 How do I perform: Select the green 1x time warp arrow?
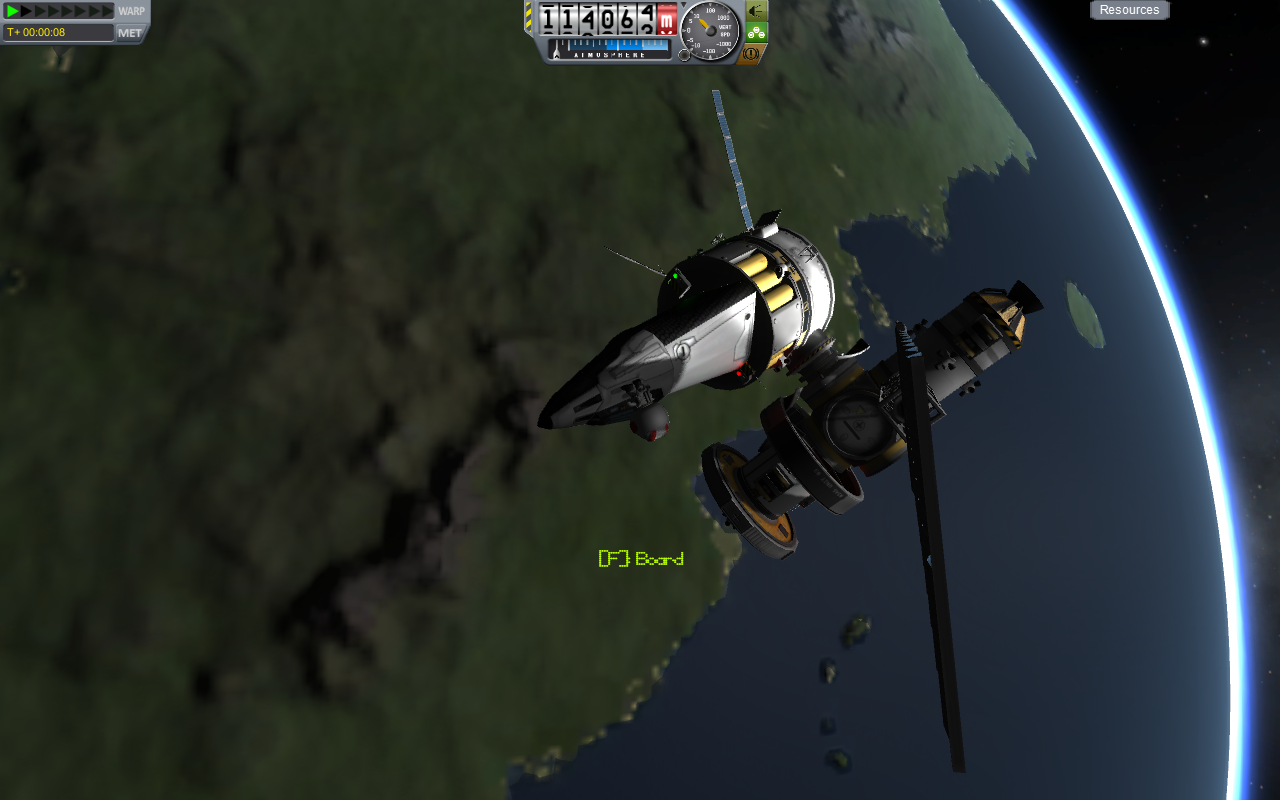[x=12, y=11]
